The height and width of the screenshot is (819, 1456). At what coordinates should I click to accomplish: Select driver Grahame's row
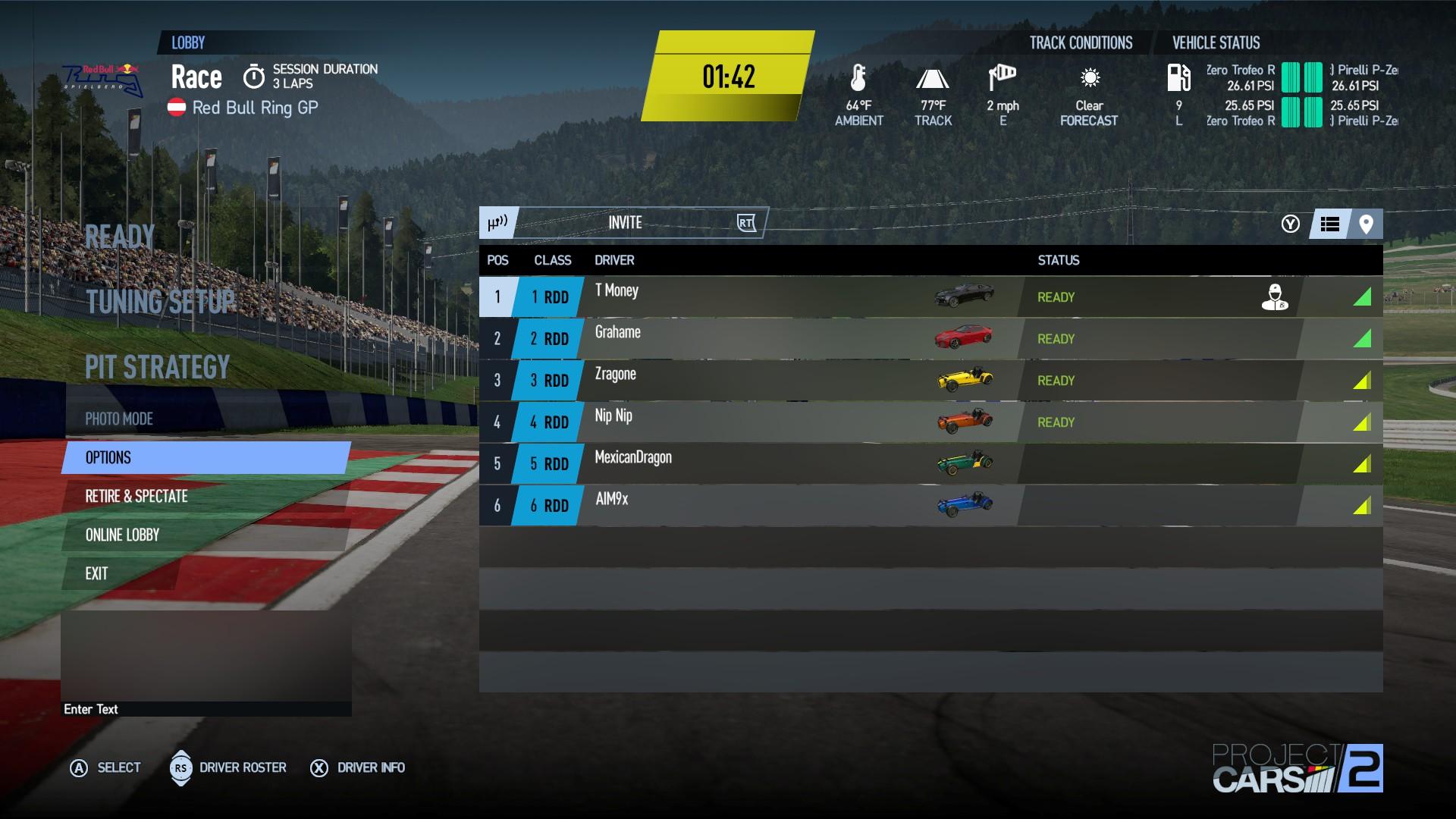click(x=758, y=338)
